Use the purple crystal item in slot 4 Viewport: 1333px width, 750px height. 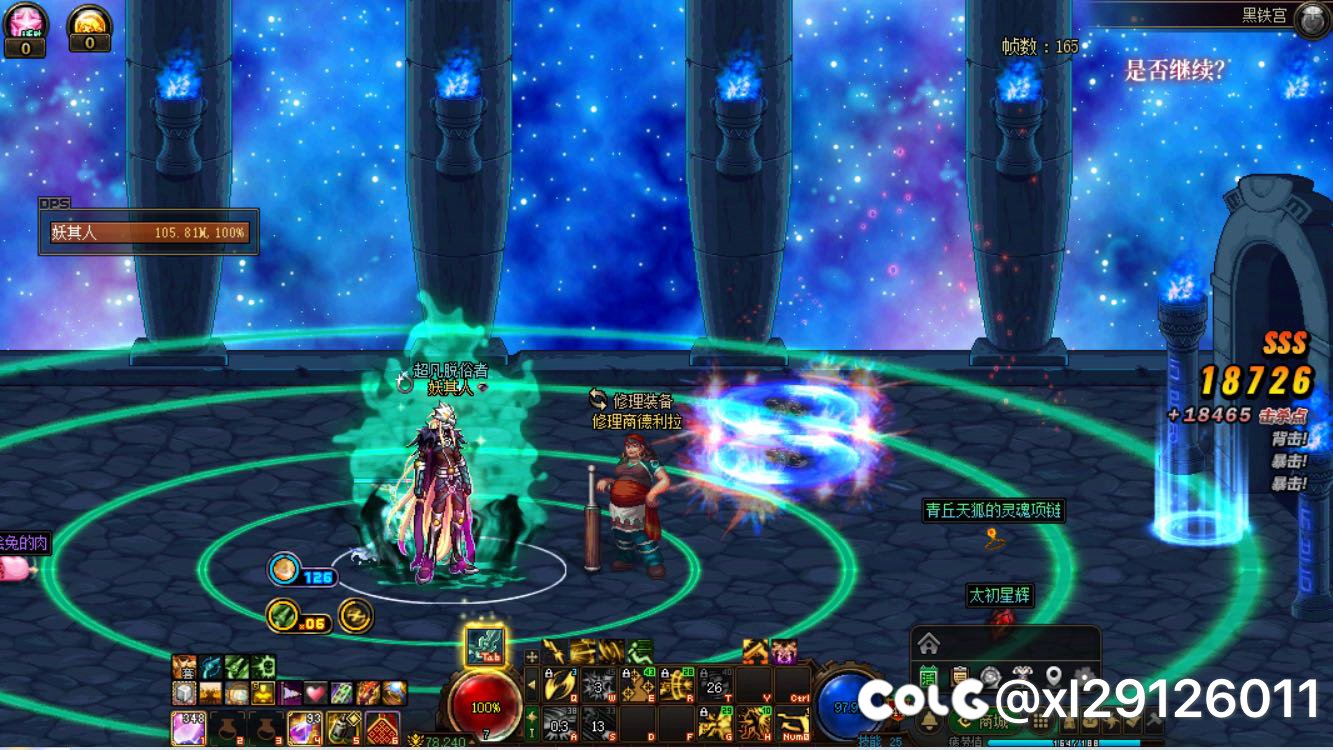pyautogui.click(x=303, y=727)
